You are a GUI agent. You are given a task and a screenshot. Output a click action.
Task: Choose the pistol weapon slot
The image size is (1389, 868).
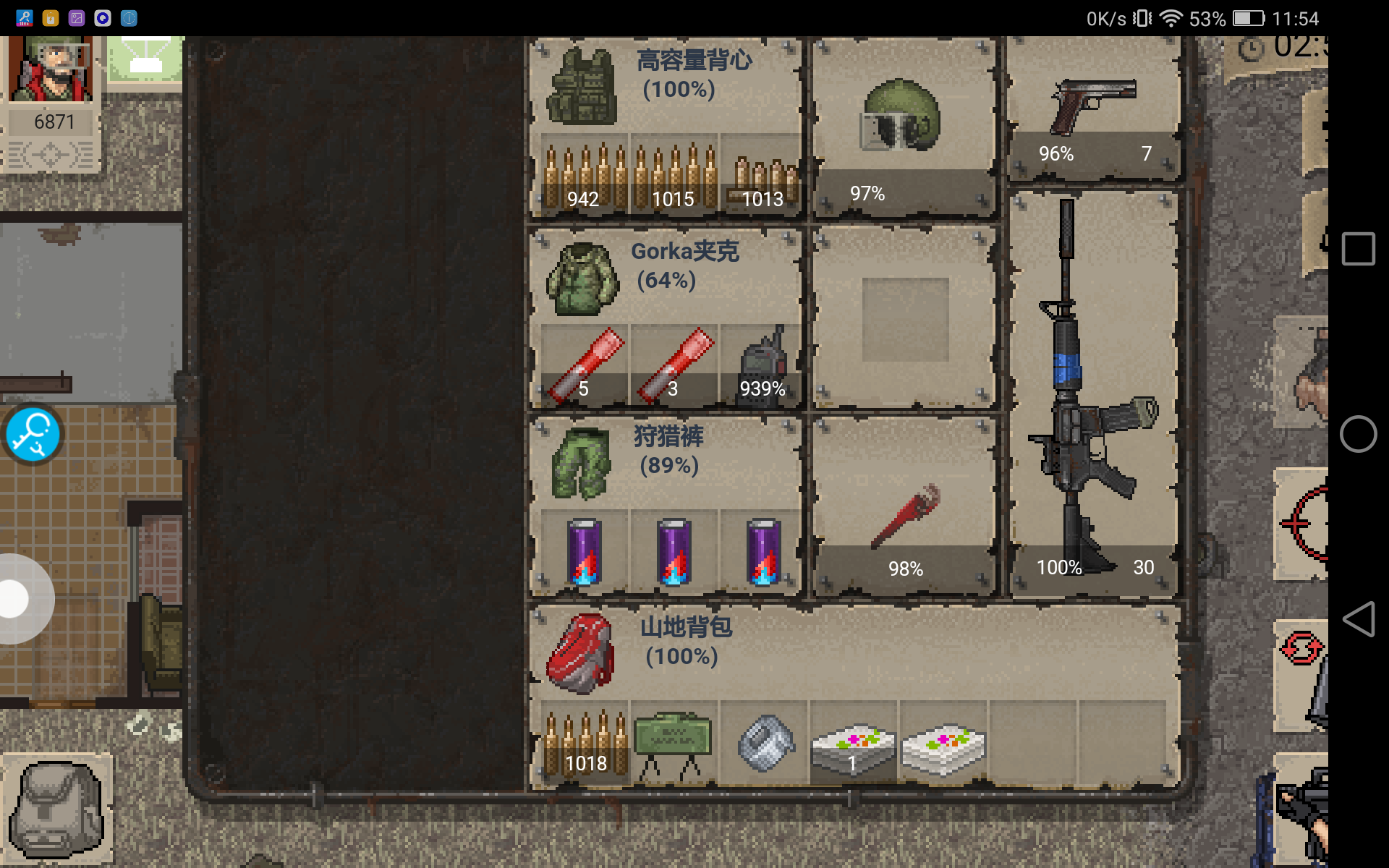click(1094, 109)
